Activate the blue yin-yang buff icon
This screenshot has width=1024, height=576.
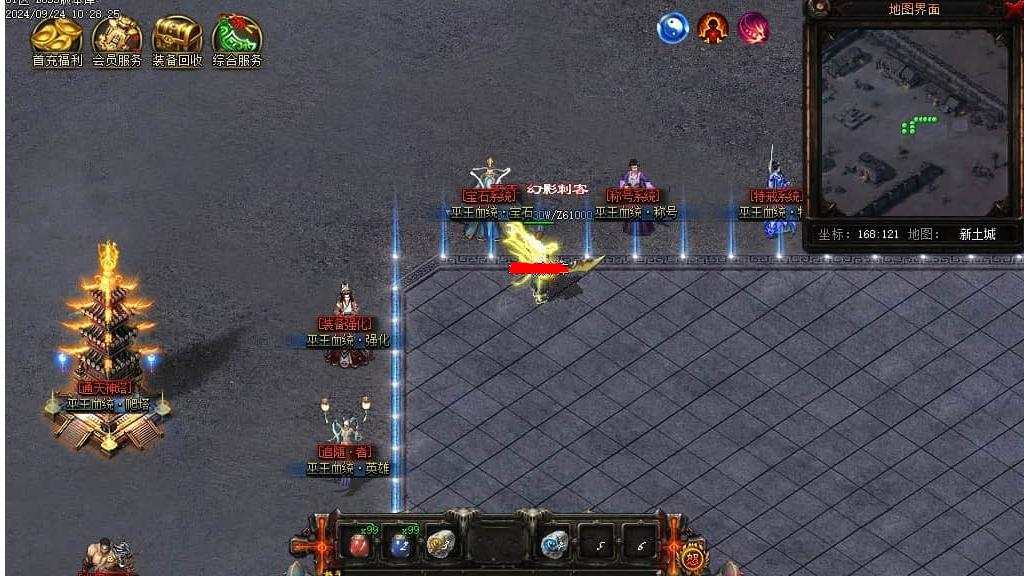[673, 28]
